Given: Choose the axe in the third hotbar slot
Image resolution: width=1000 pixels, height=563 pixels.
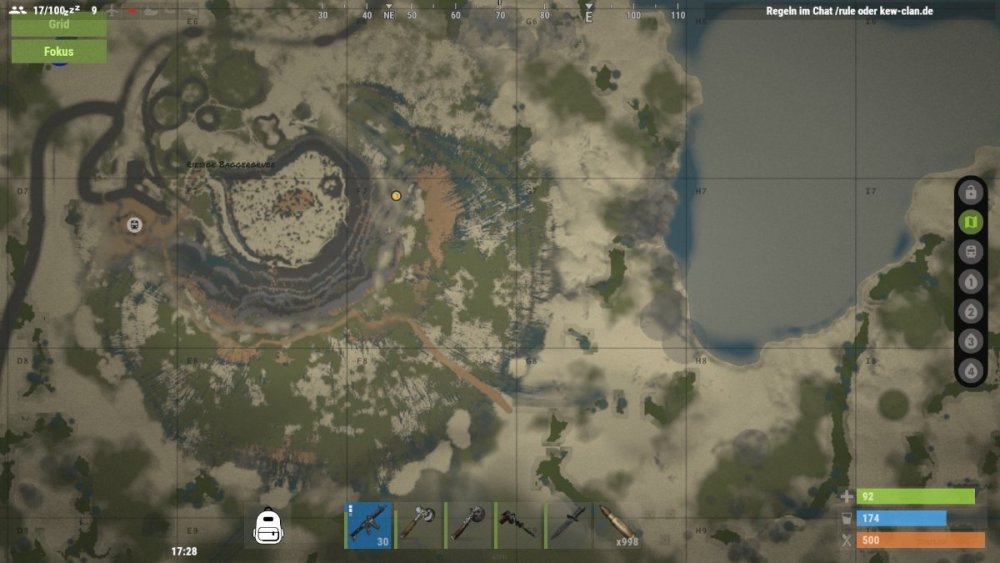Looking at the screenshot, I should 468,525.
